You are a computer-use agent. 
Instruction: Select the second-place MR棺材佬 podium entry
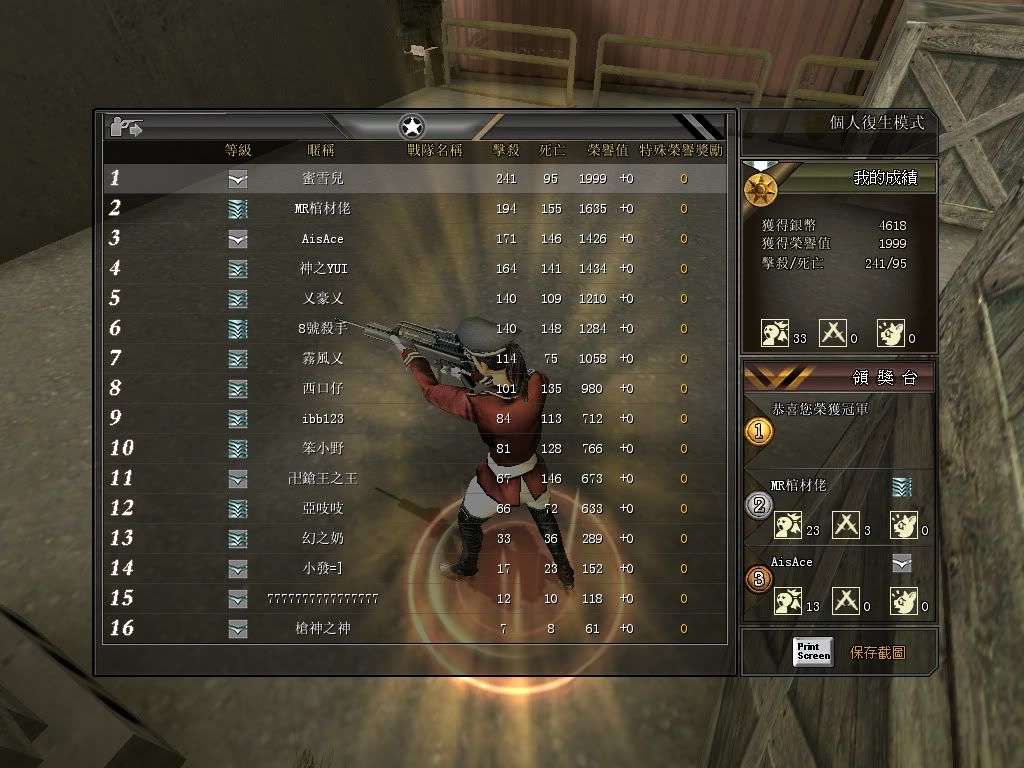pyautogui.click(x=799, y=486)
